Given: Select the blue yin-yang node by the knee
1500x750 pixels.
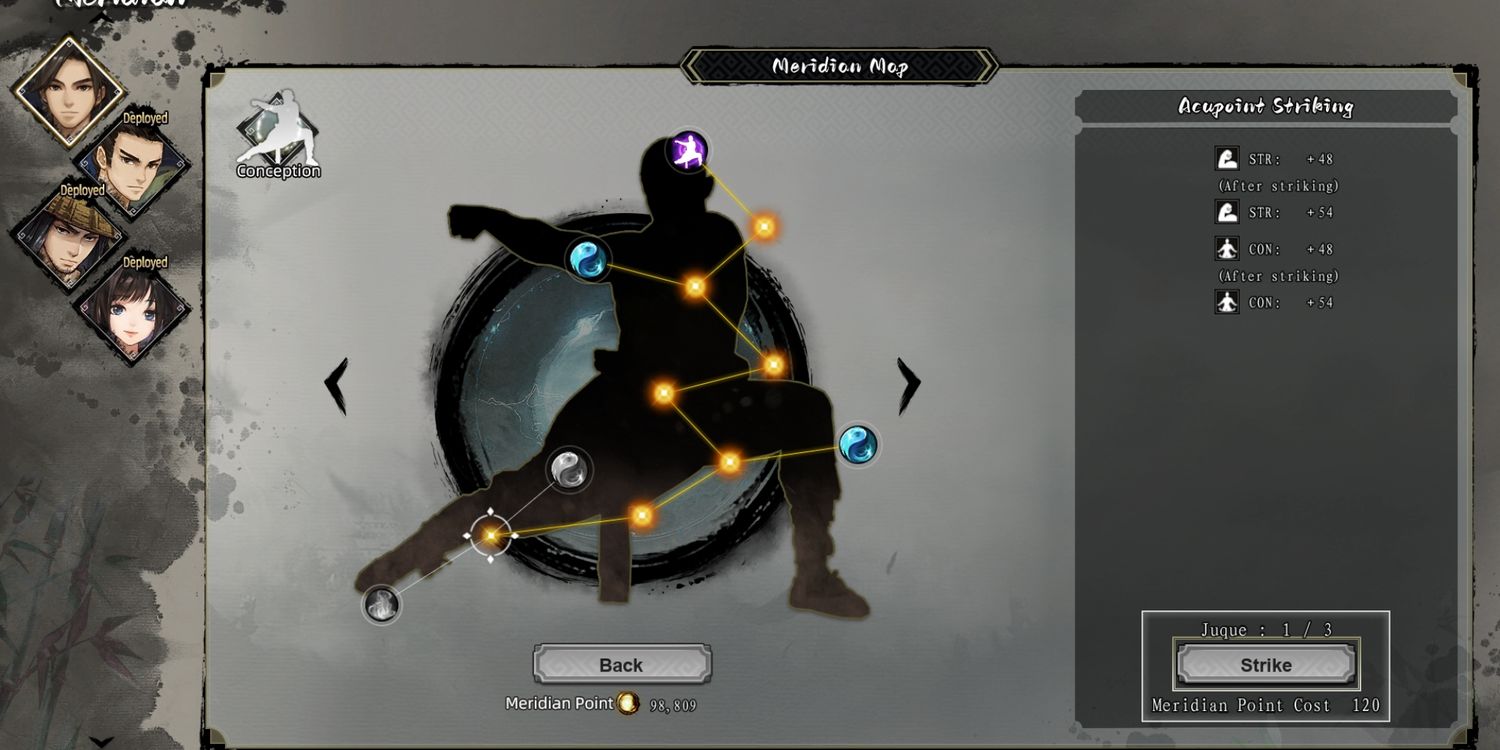Looking at the screenshot, I should click(857, 445).
